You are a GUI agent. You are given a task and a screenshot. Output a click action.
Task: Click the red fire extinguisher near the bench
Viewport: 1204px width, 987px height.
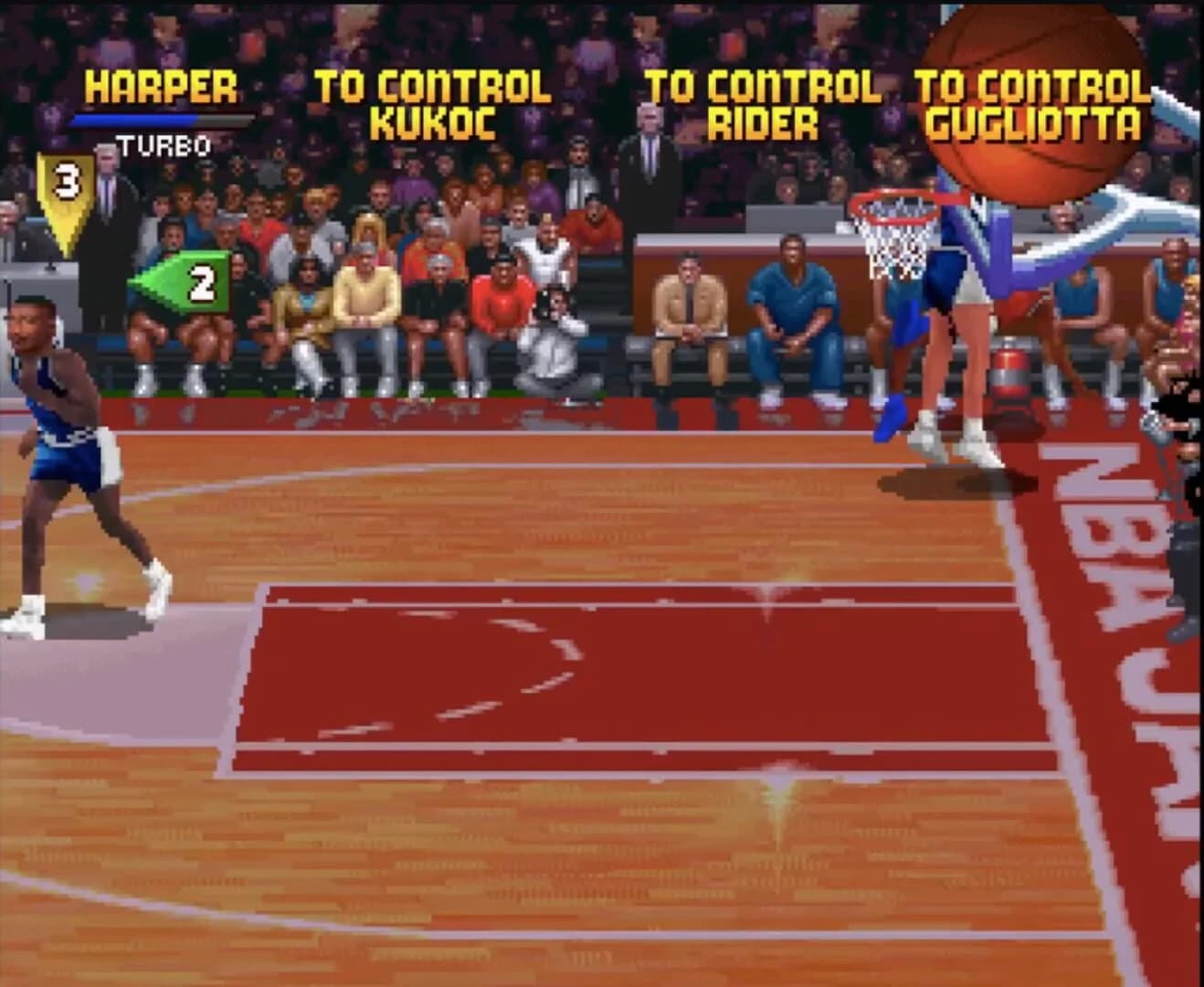click(1009, 375)
